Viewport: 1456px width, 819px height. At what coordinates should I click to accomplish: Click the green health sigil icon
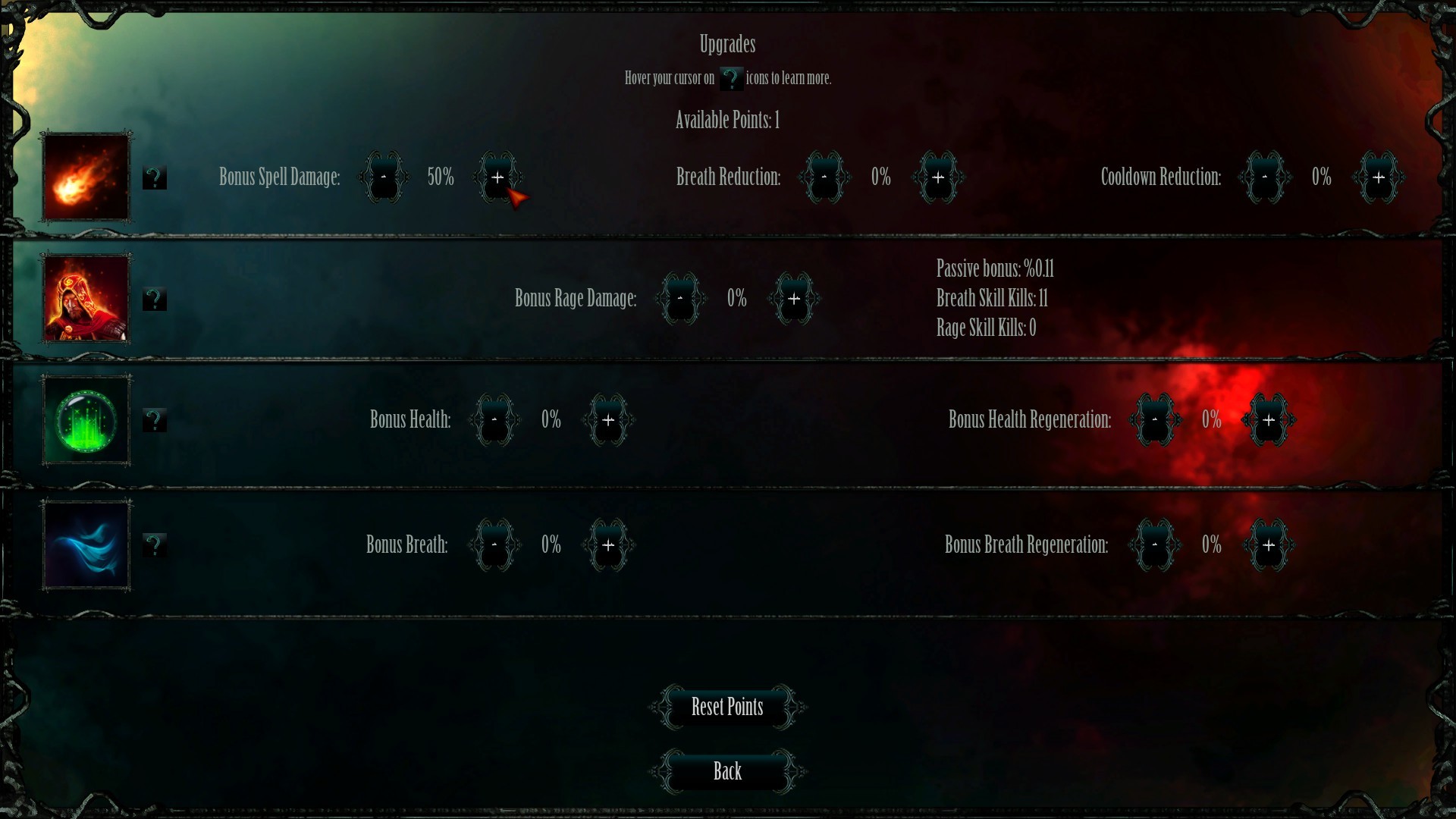point(85,421)
